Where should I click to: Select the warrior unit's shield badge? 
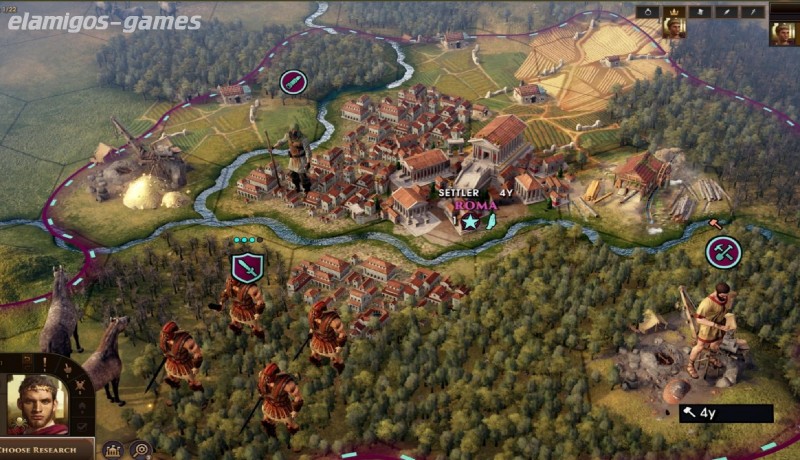click(x=247, y=267)
